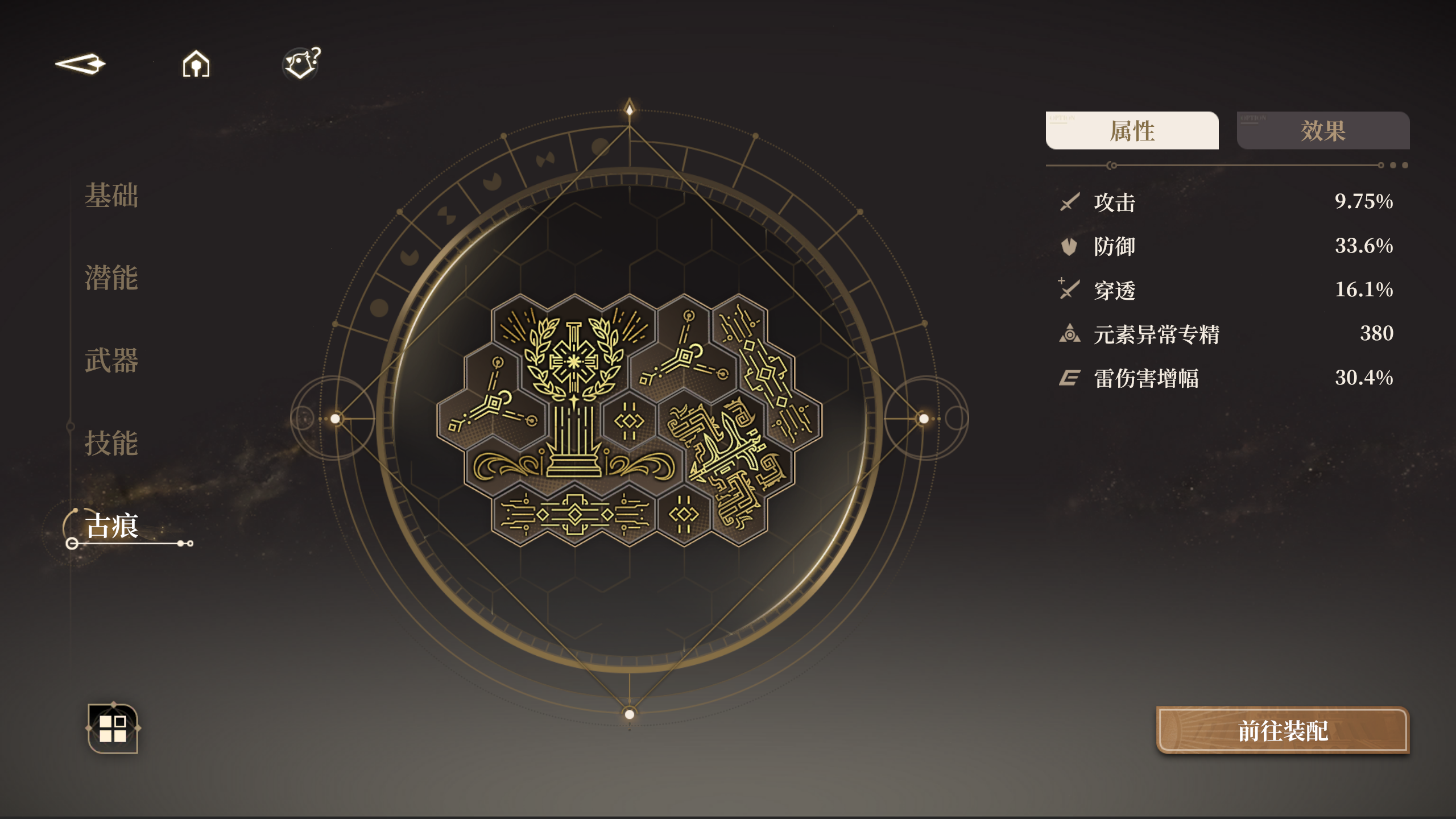Select the 潜能 menu entry
Screen dimensions: 1456x819
coord(111,278)
